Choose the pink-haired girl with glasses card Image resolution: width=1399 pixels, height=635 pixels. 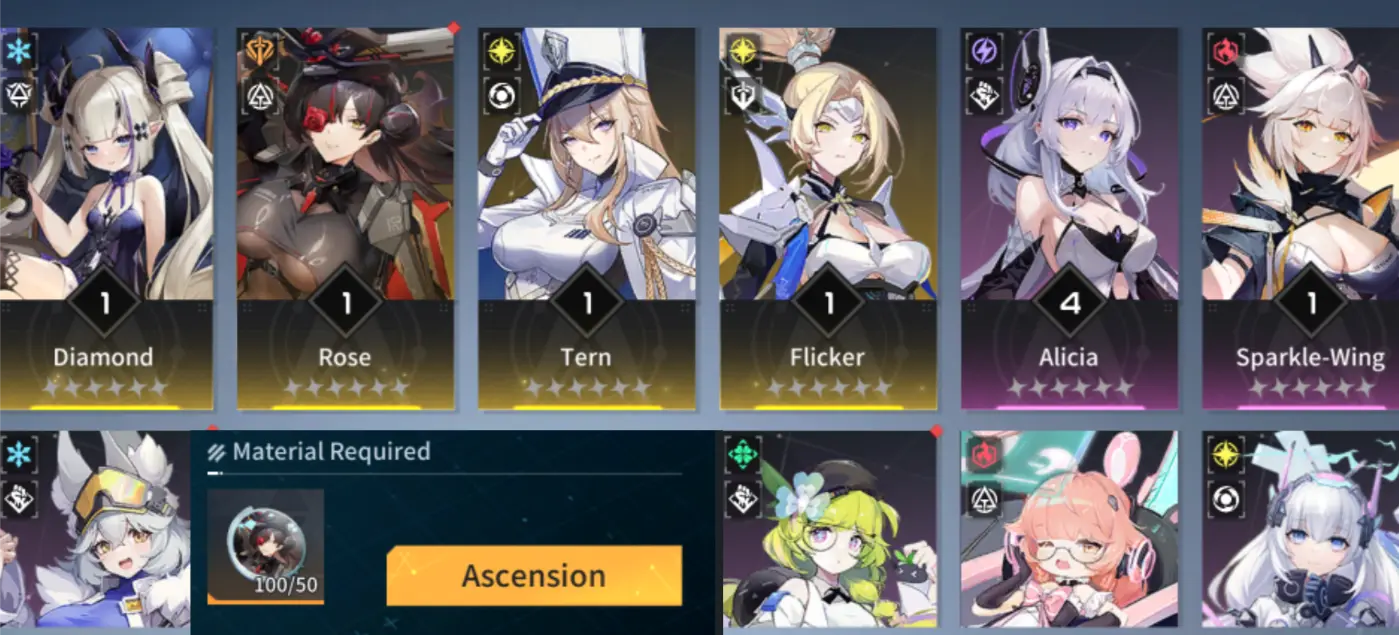(1069, 535)
